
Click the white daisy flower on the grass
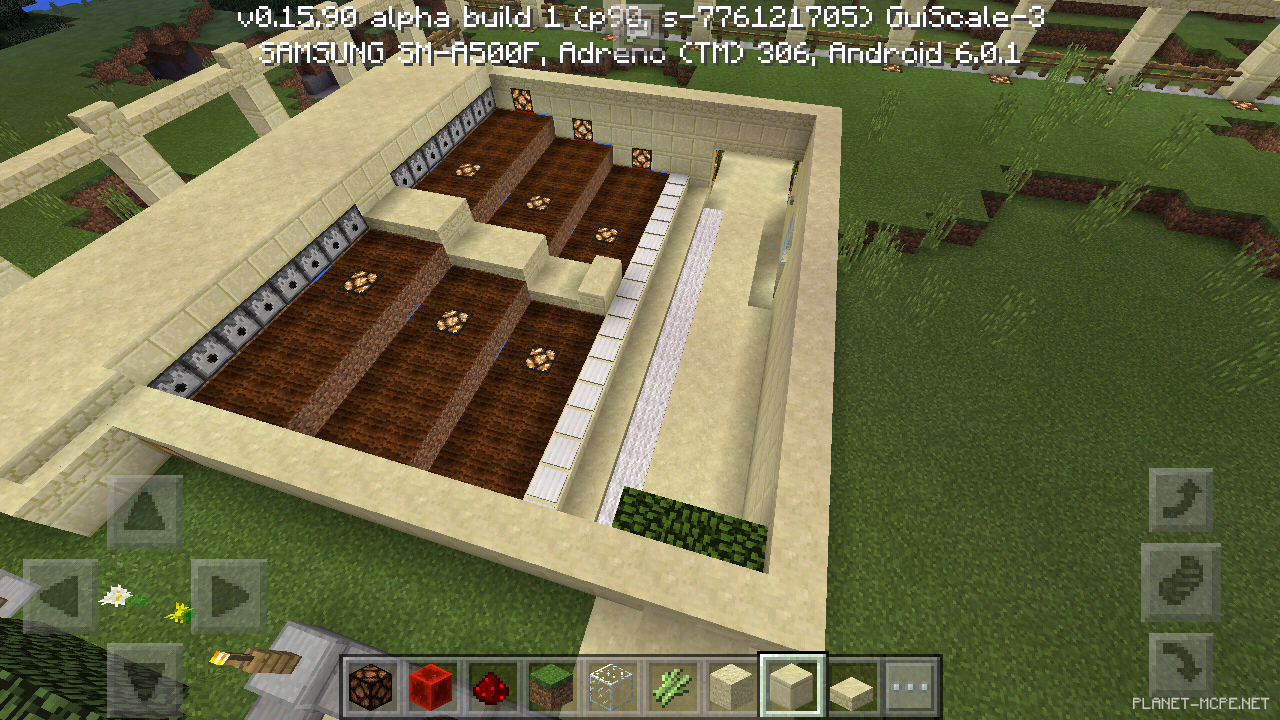coord(117,594)
